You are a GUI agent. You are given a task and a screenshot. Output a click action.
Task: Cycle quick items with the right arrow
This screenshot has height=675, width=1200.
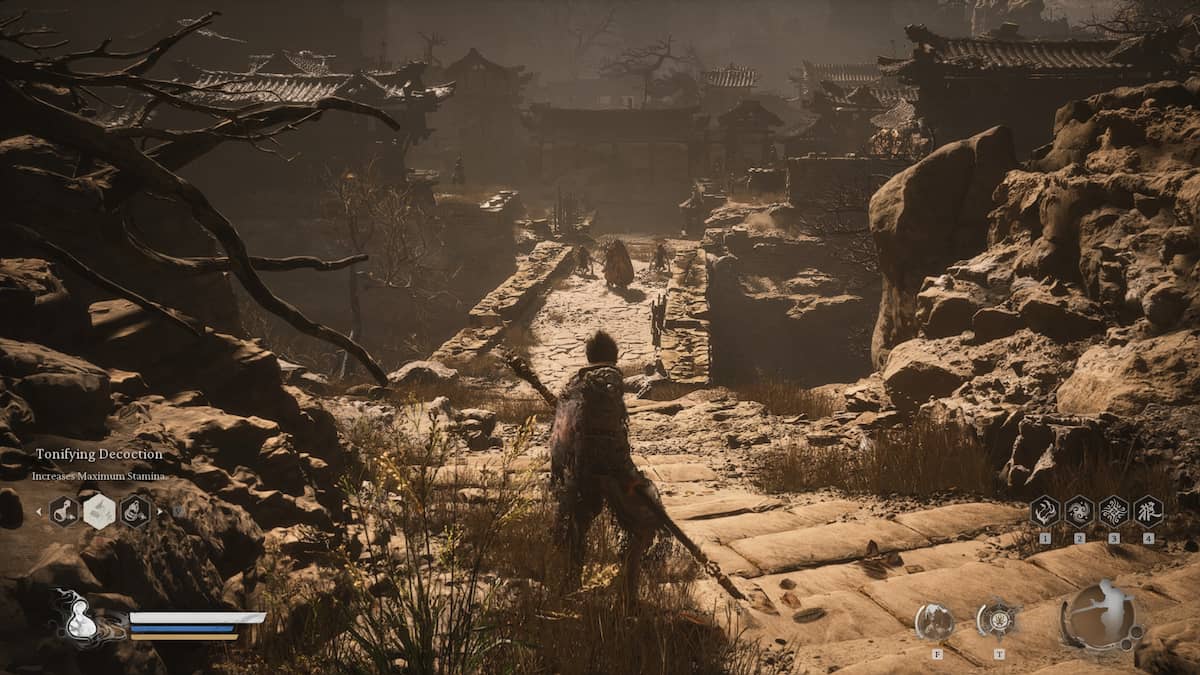click(x=160, y=512)
